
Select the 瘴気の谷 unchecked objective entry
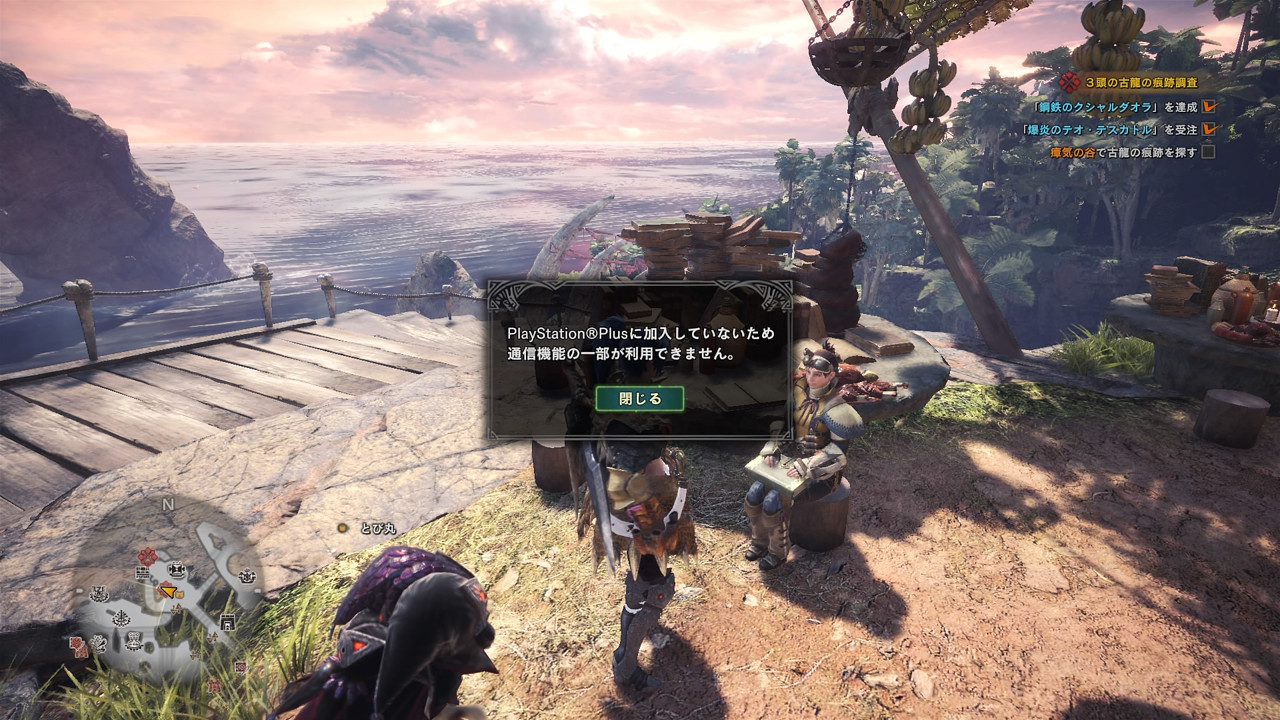click(1123, 152)
